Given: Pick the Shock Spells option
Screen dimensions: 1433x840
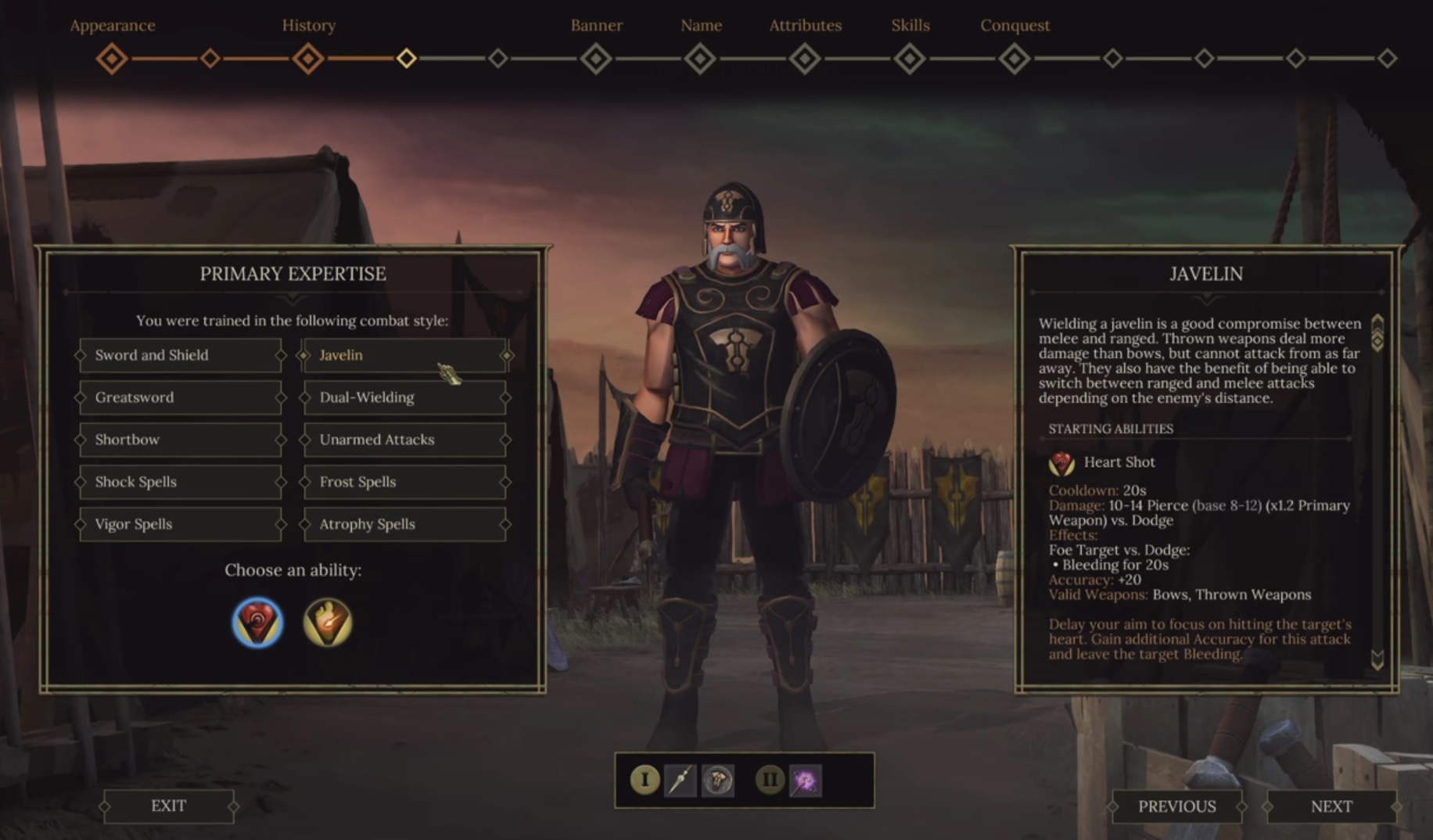Looking at the screenshot, I should [180, 482].
